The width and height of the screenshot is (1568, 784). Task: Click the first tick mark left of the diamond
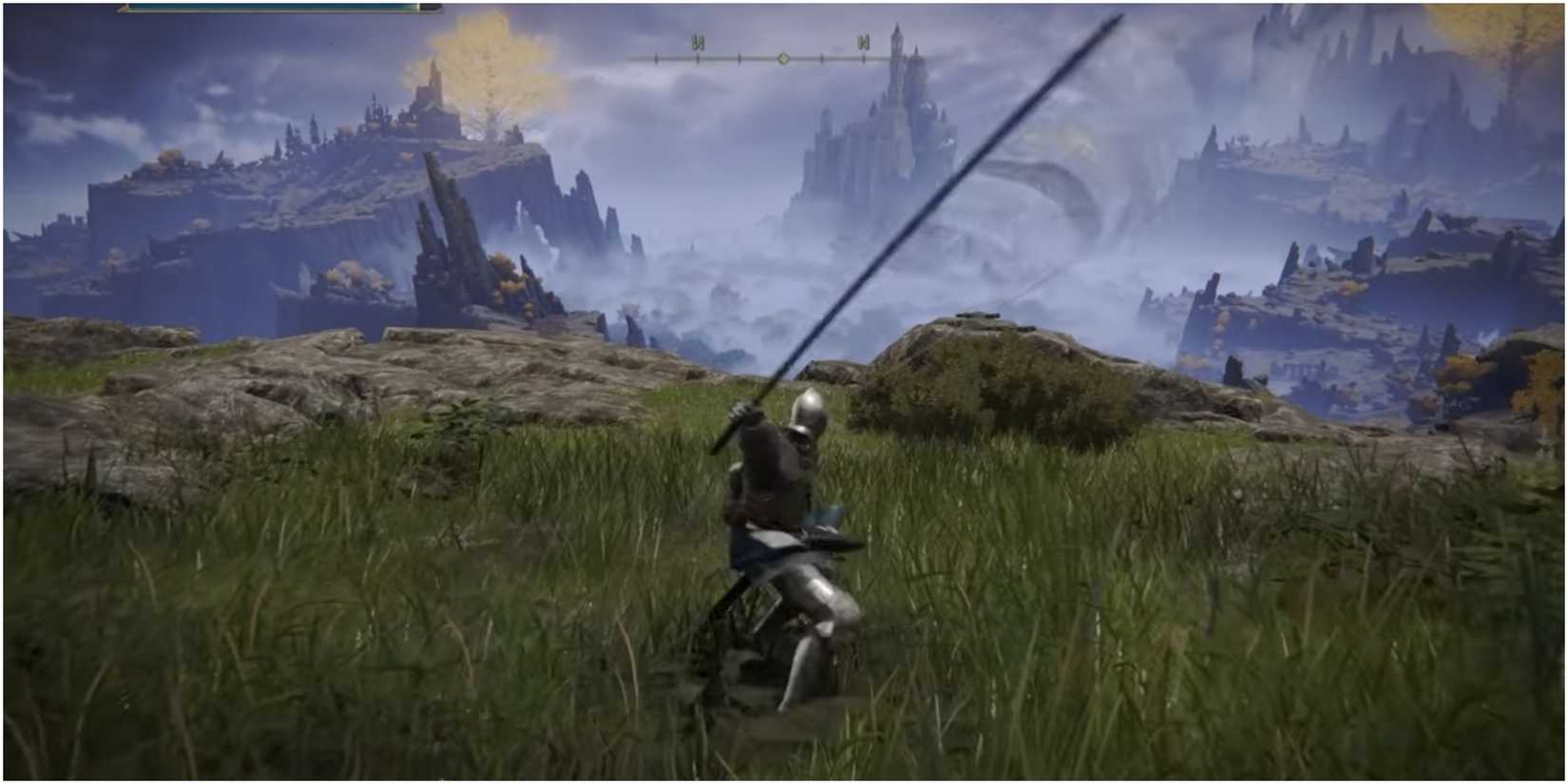(x=739, y=59)
